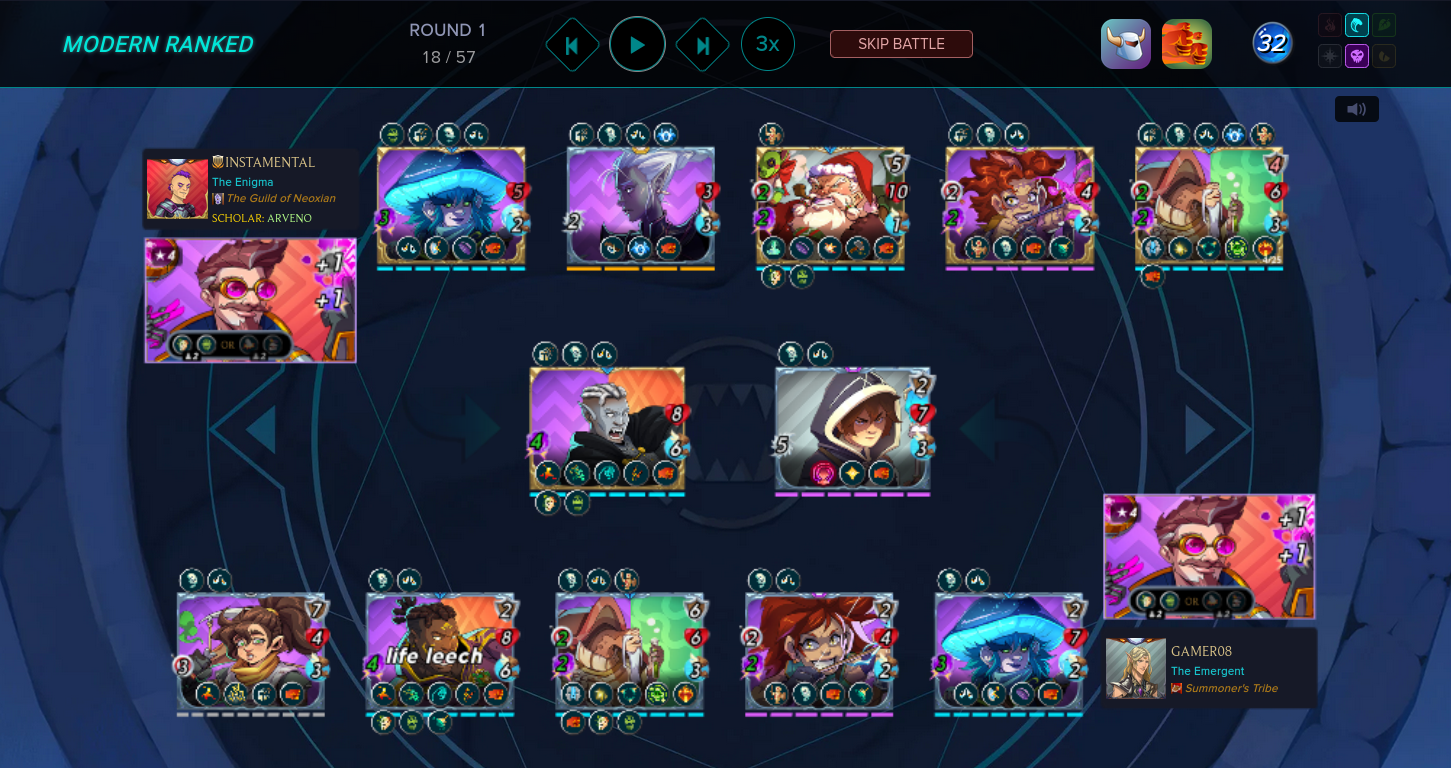Open the horned helmet ruleset icon

(1126, 44)
